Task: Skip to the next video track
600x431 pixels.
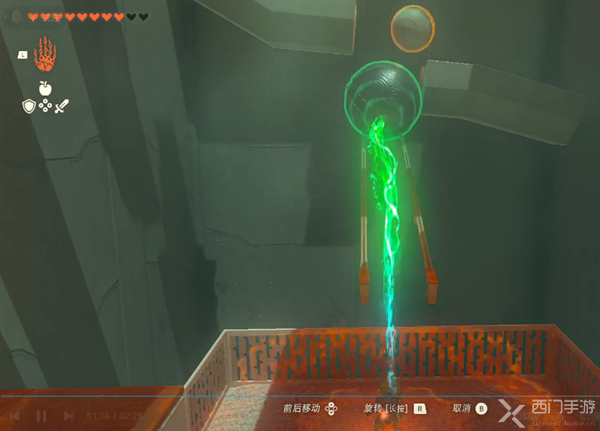Action: (66, 415)
